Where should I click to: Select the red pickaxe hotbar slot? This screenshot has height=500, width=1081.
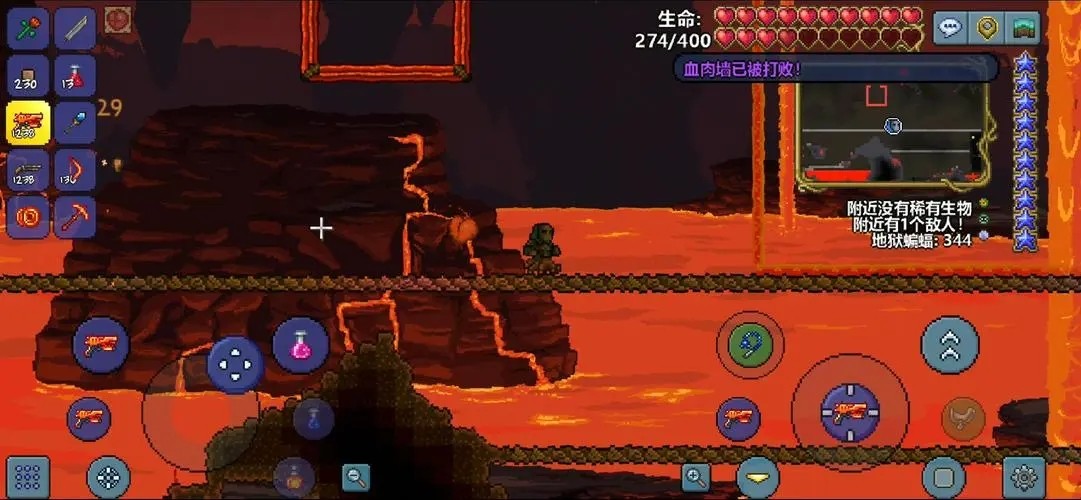point(75,217)
